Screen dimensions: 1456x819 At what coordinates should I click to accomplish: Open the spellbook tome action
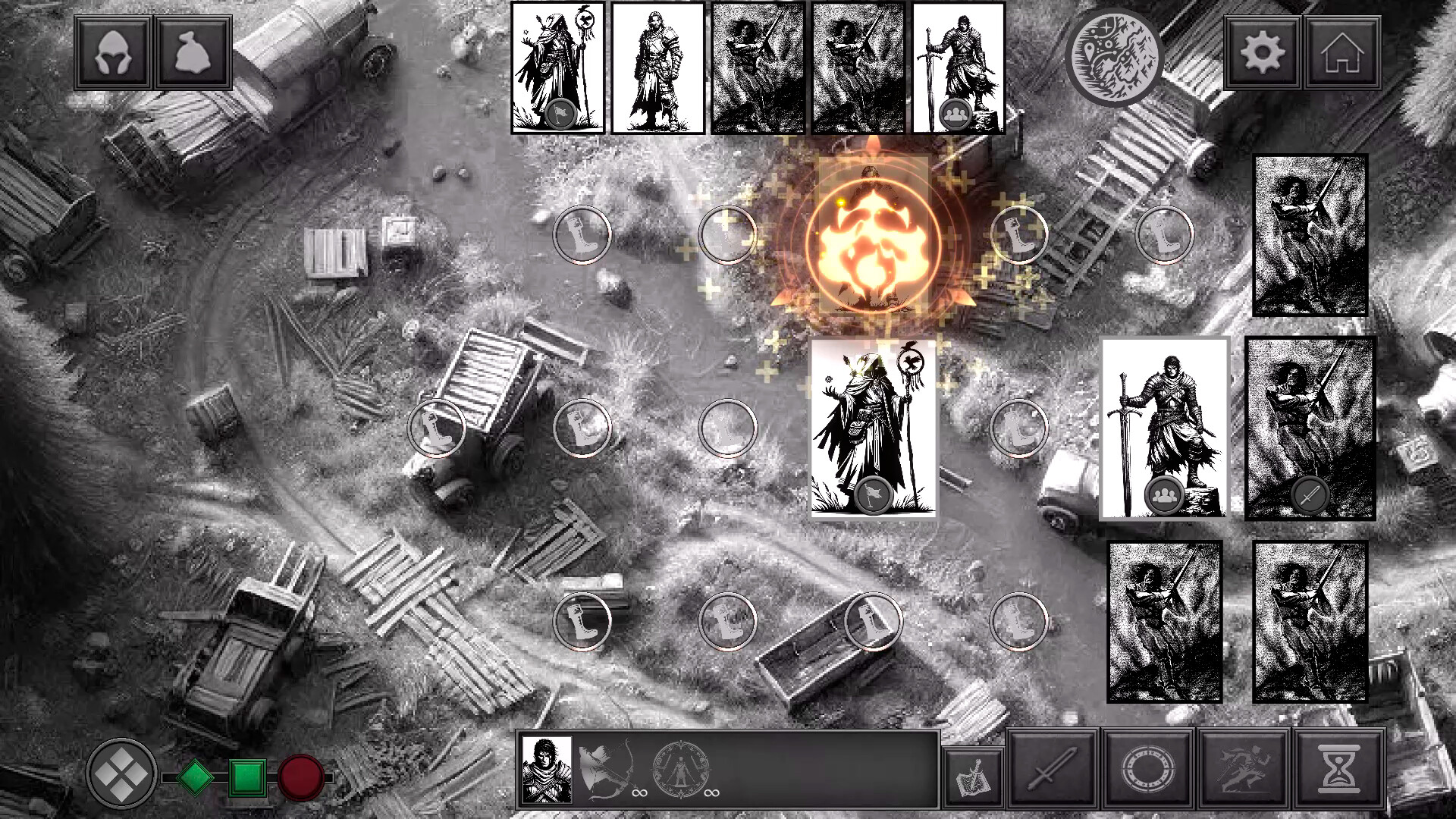(974, 774)
